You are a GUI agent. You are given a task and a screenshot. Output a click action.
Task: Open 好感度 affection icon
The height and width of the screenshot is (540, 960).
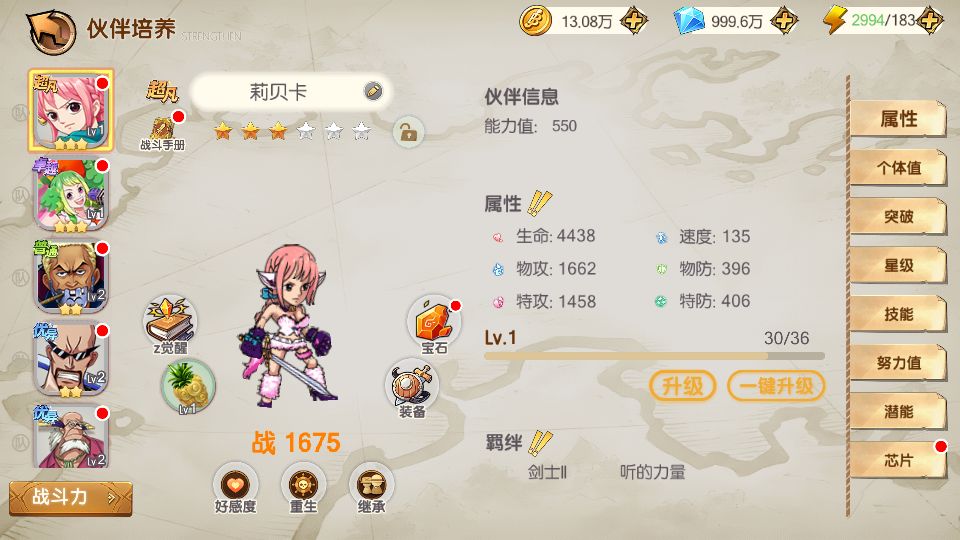[235, 488]
